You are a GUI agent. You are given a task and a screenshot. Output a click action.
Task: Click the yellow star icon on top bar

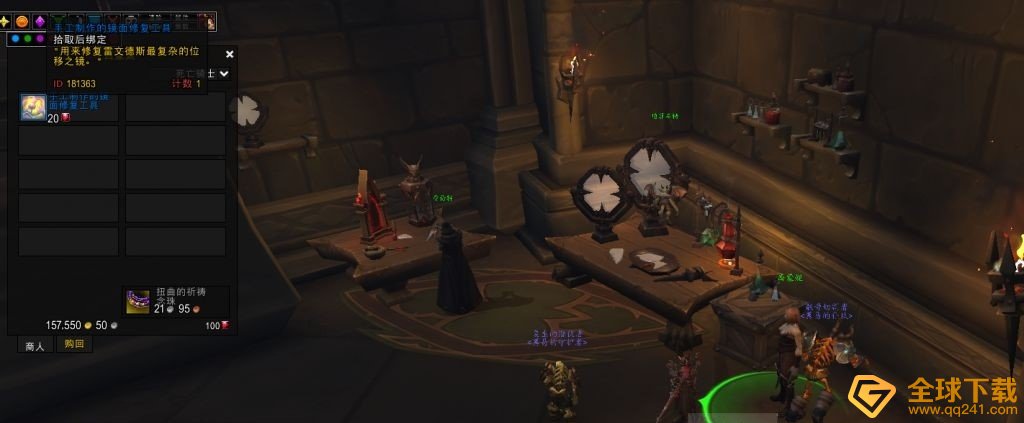pos(5,21)
